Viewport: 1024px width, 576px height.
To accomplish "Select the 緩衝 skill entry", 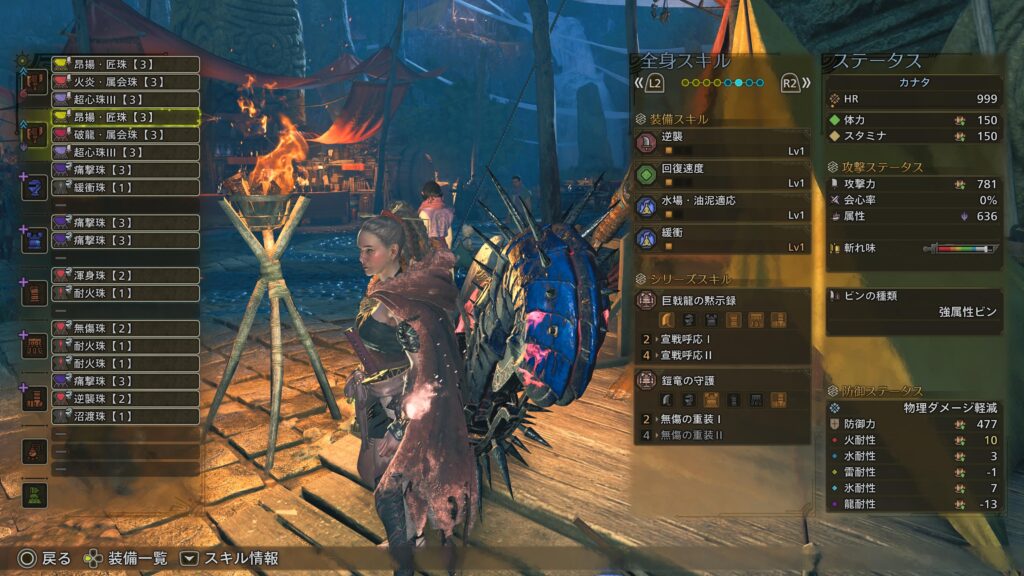I will [x=722, y=239].
